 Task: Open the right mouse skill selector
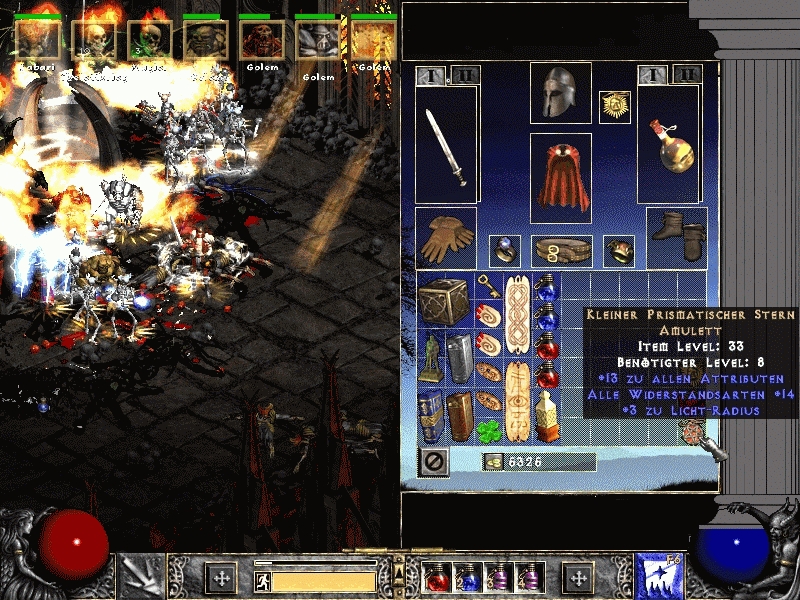click(x=659, y=577)
